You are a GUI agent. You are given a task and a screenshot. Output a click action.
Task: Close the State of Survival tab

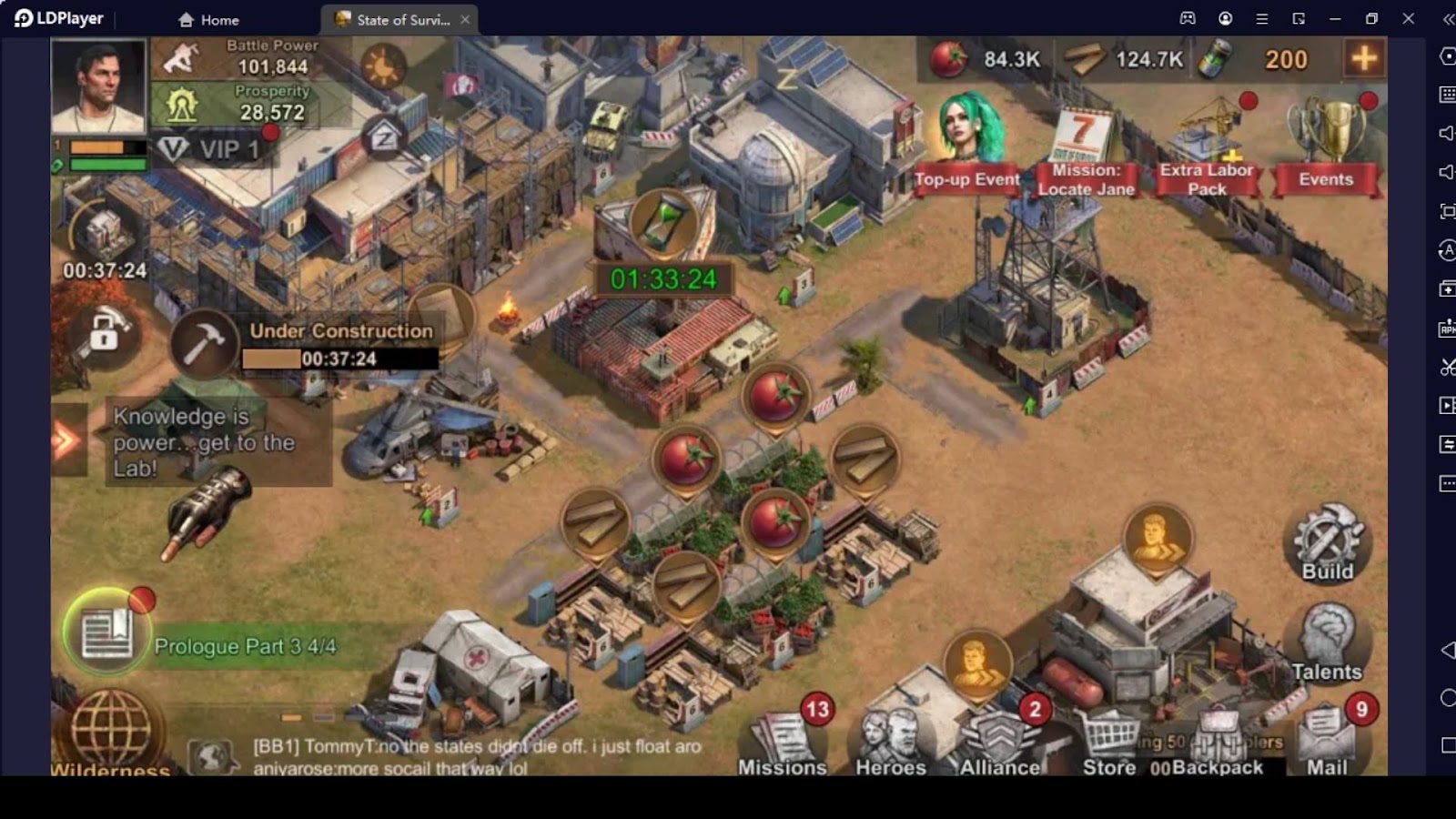[465, 19]
